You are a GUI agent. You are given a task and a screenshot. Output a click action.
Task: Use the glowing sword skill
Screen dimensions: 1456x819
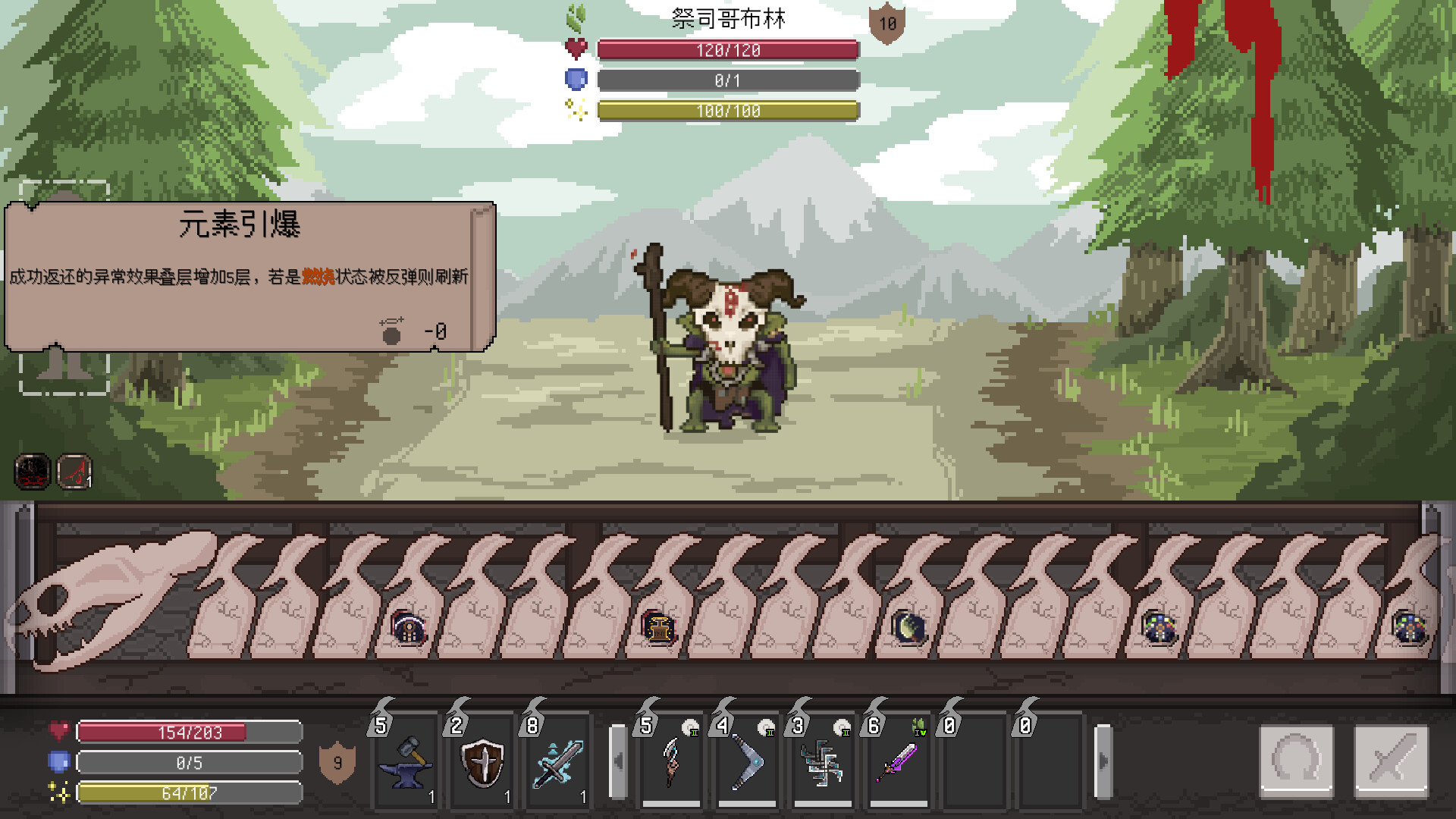click(558, 761)
